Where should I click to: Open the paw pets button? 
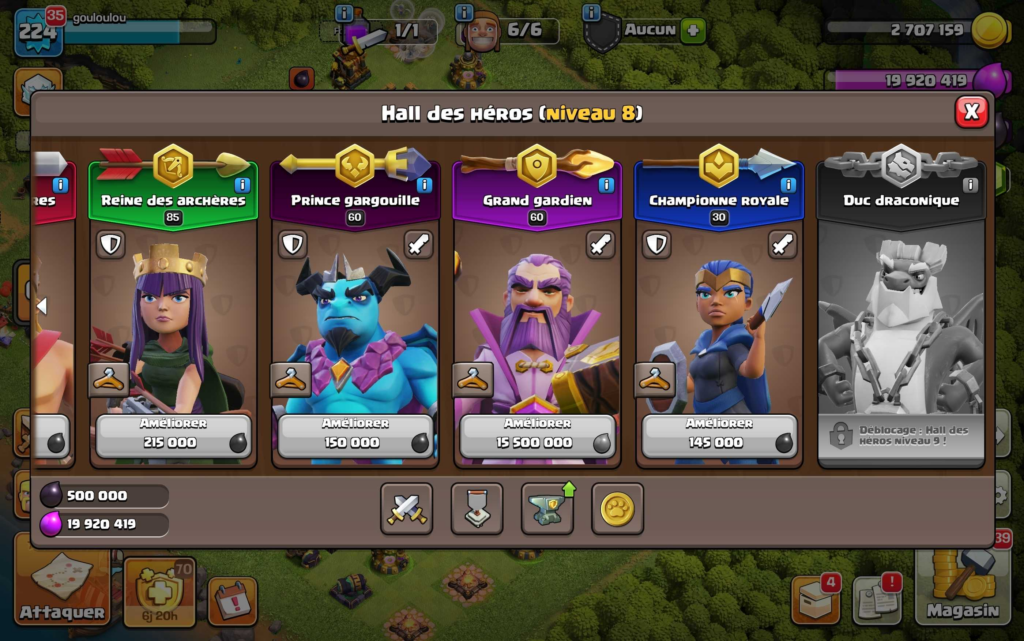(617, 509)
